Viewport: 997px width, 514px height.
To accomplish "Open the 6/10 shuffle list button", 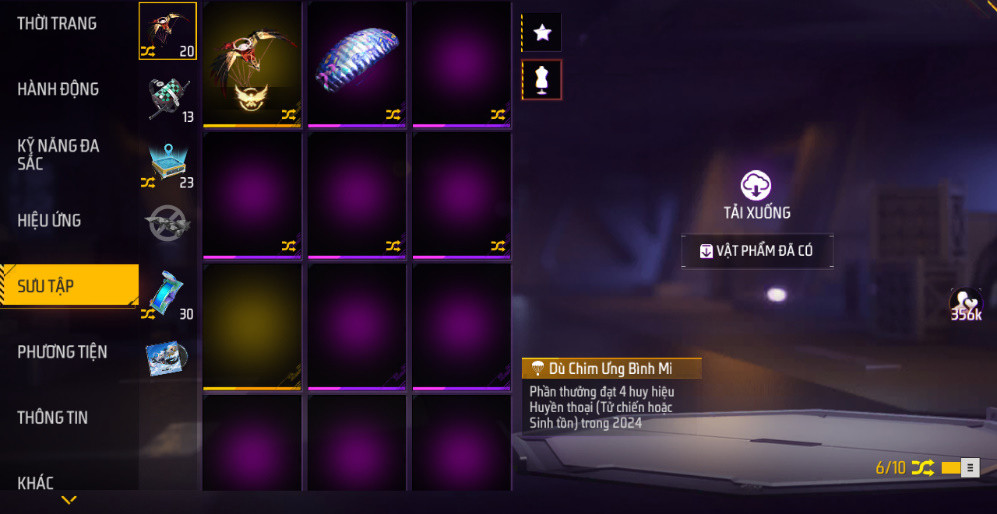I will 969,468.
